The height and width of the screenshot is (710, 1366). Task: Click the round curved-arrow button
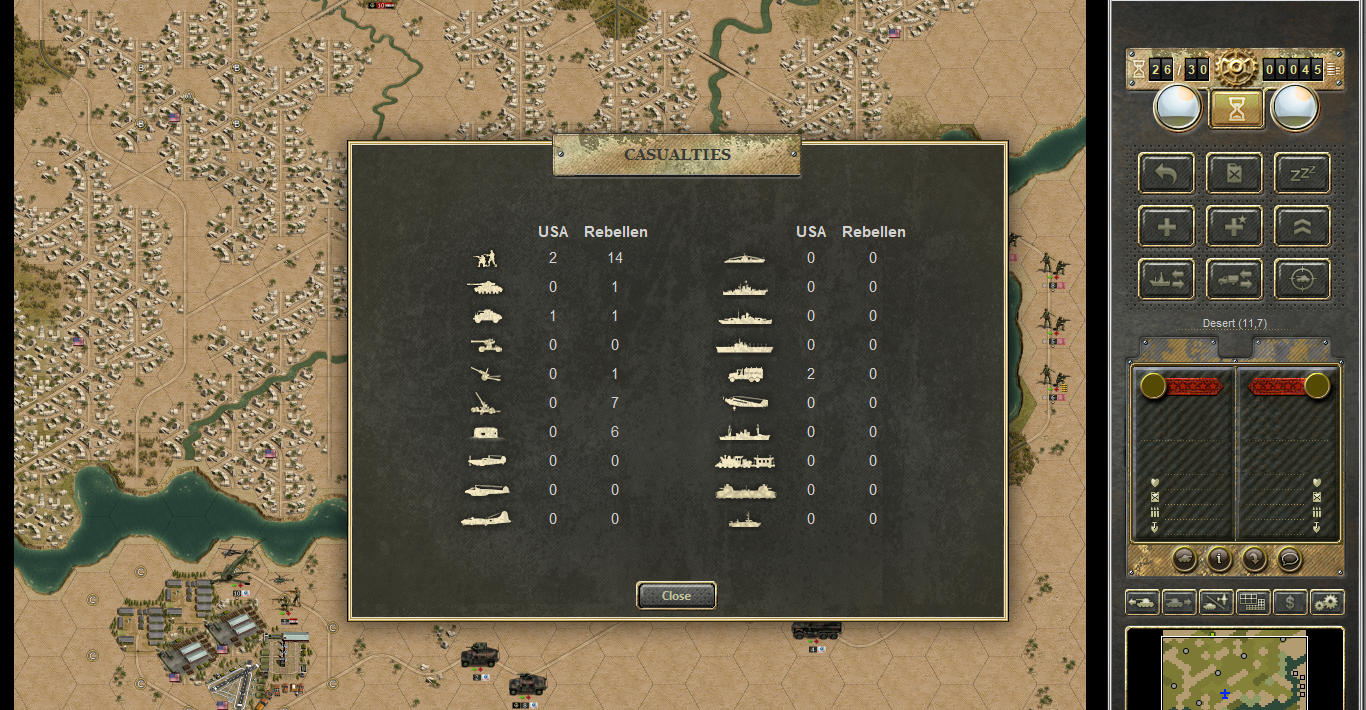click(1254, 558)
